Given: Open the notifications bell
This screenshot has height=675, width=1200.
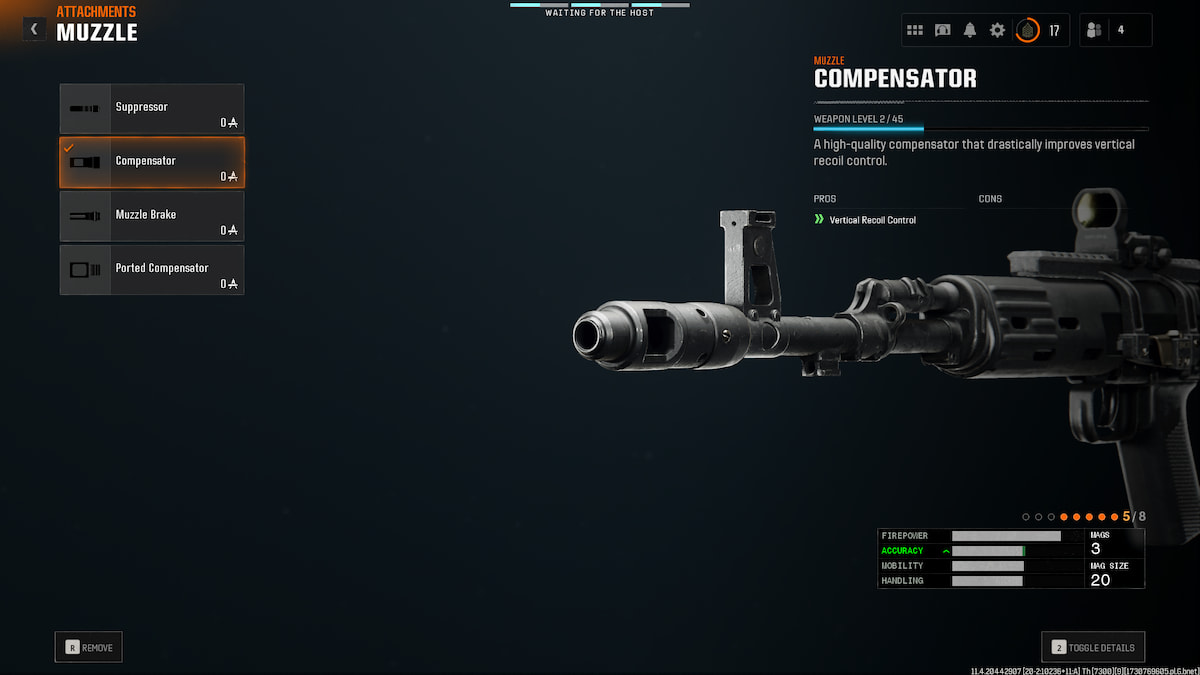Looking at the screenshot, I should (x=970, y=30).
